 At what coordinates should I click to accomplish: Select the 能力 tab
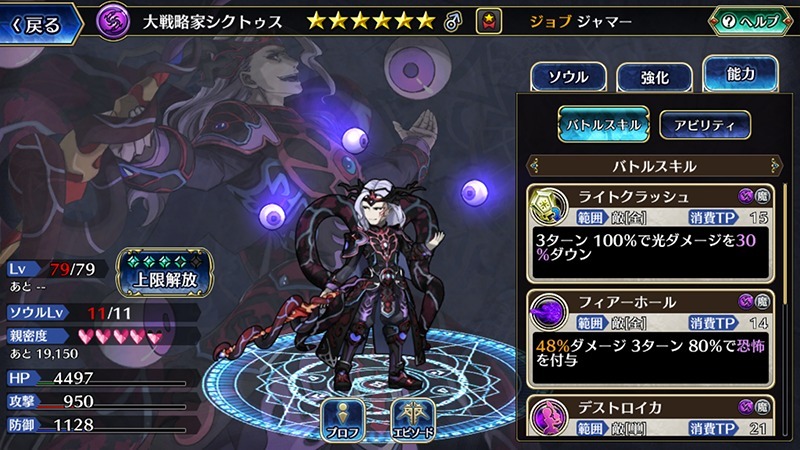point(740,73)
